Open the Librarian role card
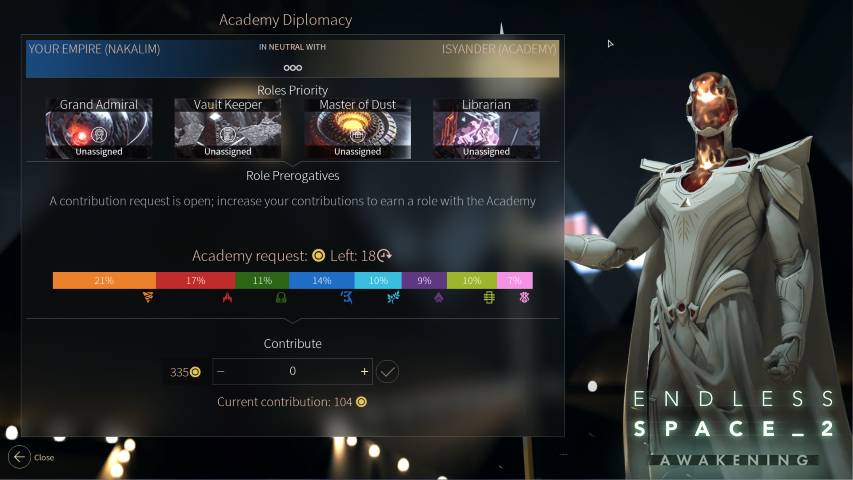The image size is (853, 480). (x=486, y=130)
